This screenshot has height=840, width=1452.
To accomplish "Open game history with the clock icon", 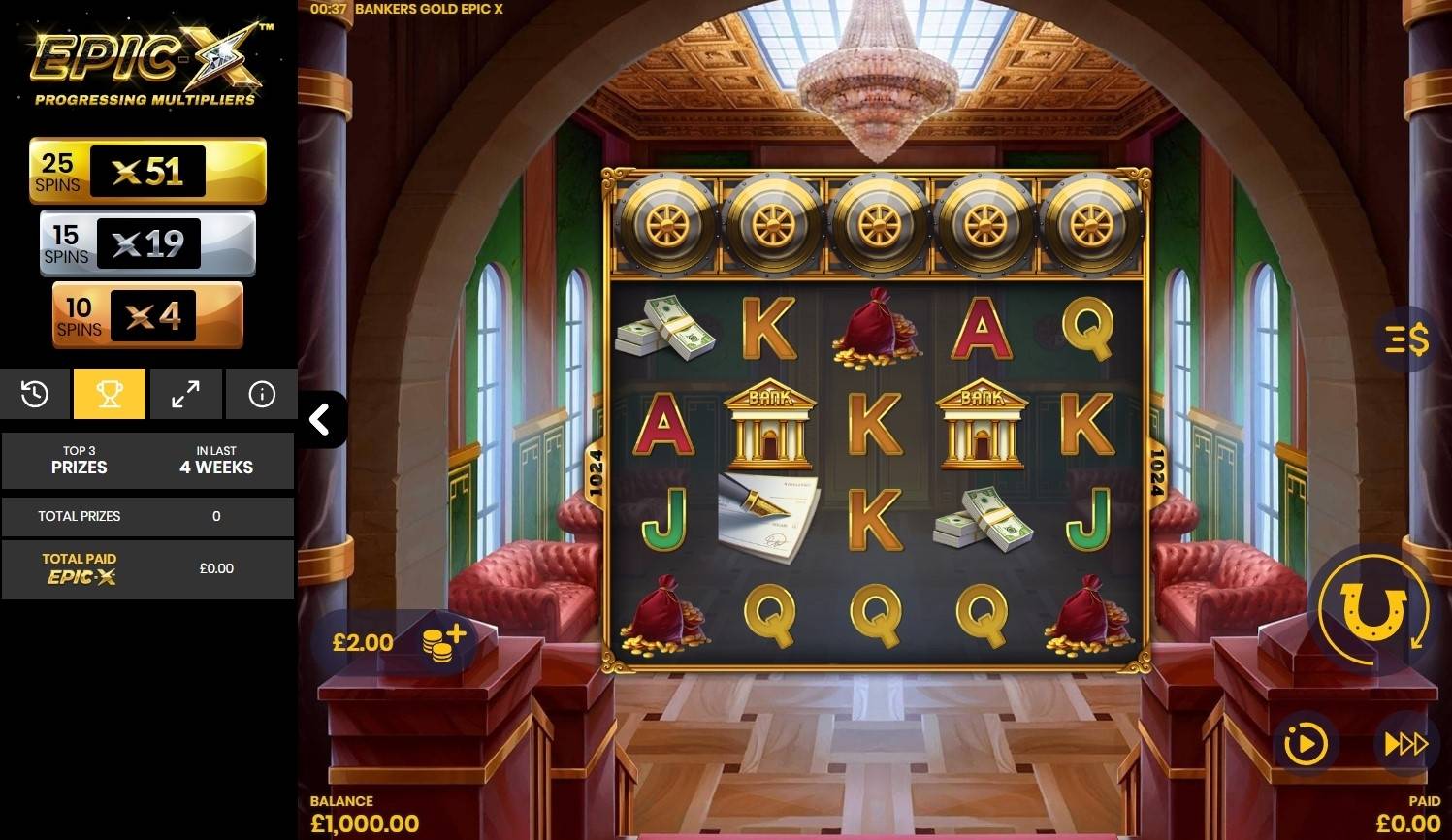I will pyautogui.click(x=35, y=394).
